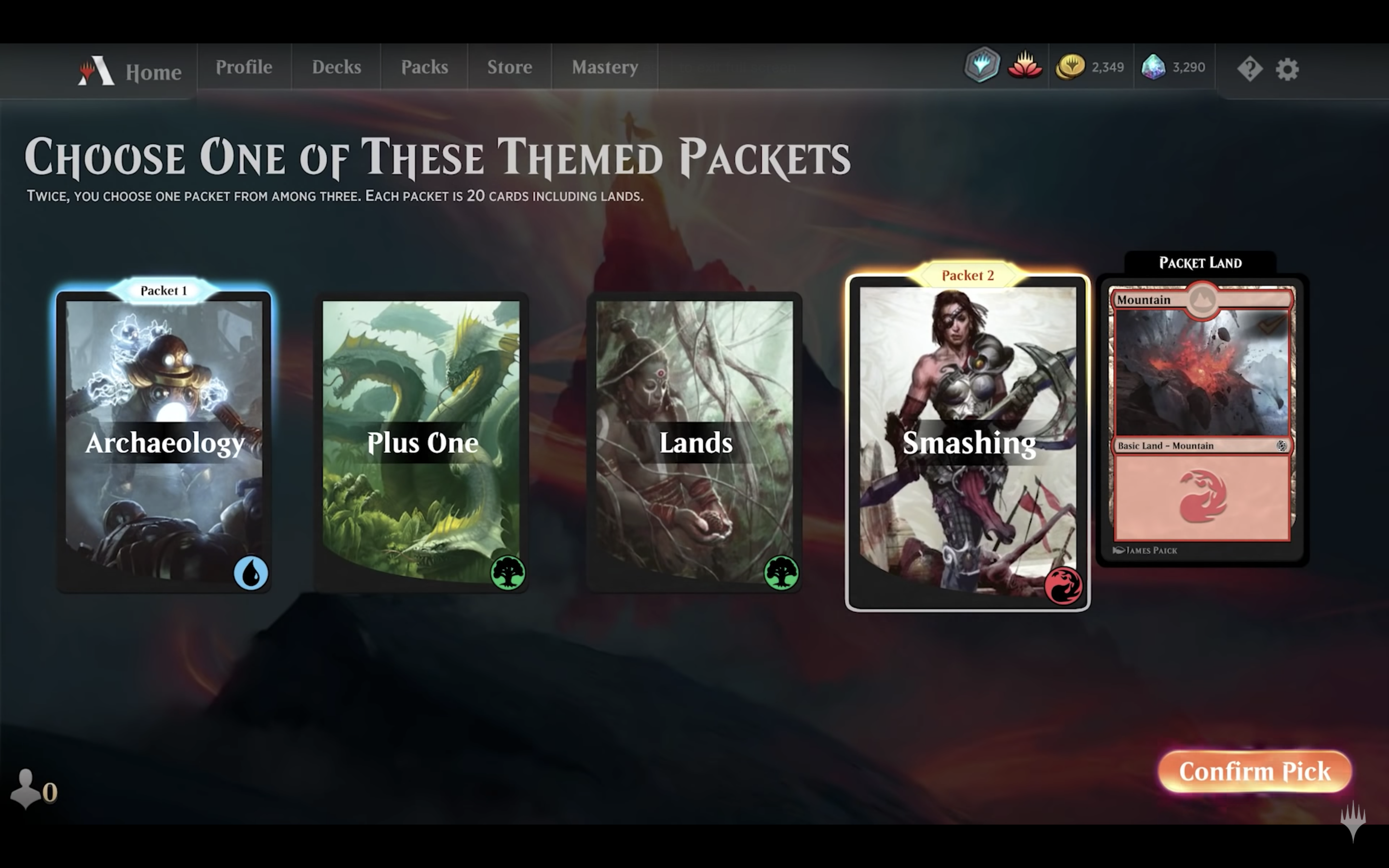The height and width of the screenshot is (868, 1389).
Task: Open the gems balance display
Action: [x=1172, y=67]
